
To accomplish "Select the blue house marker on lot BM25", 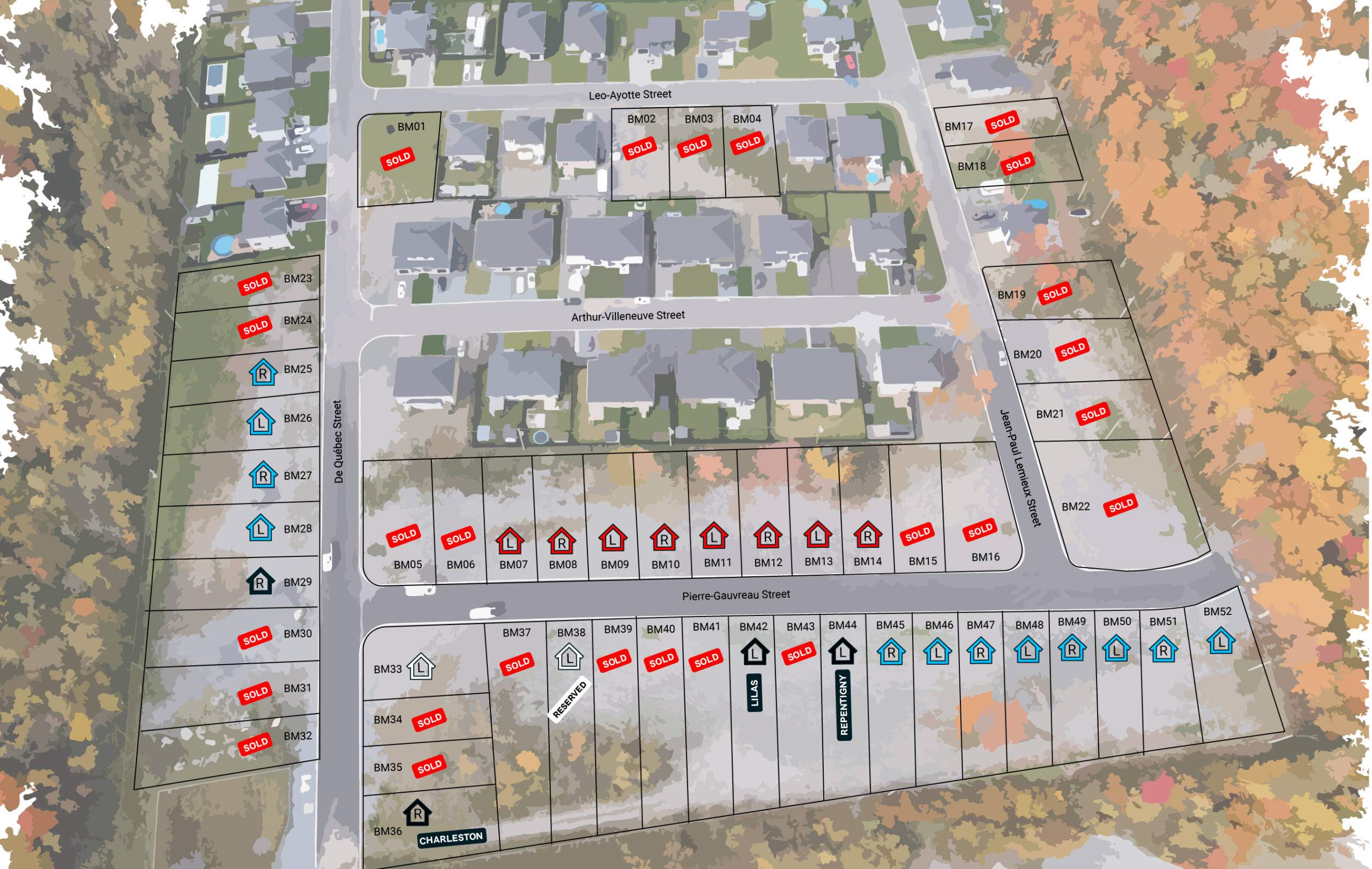I will coord(263,373).
